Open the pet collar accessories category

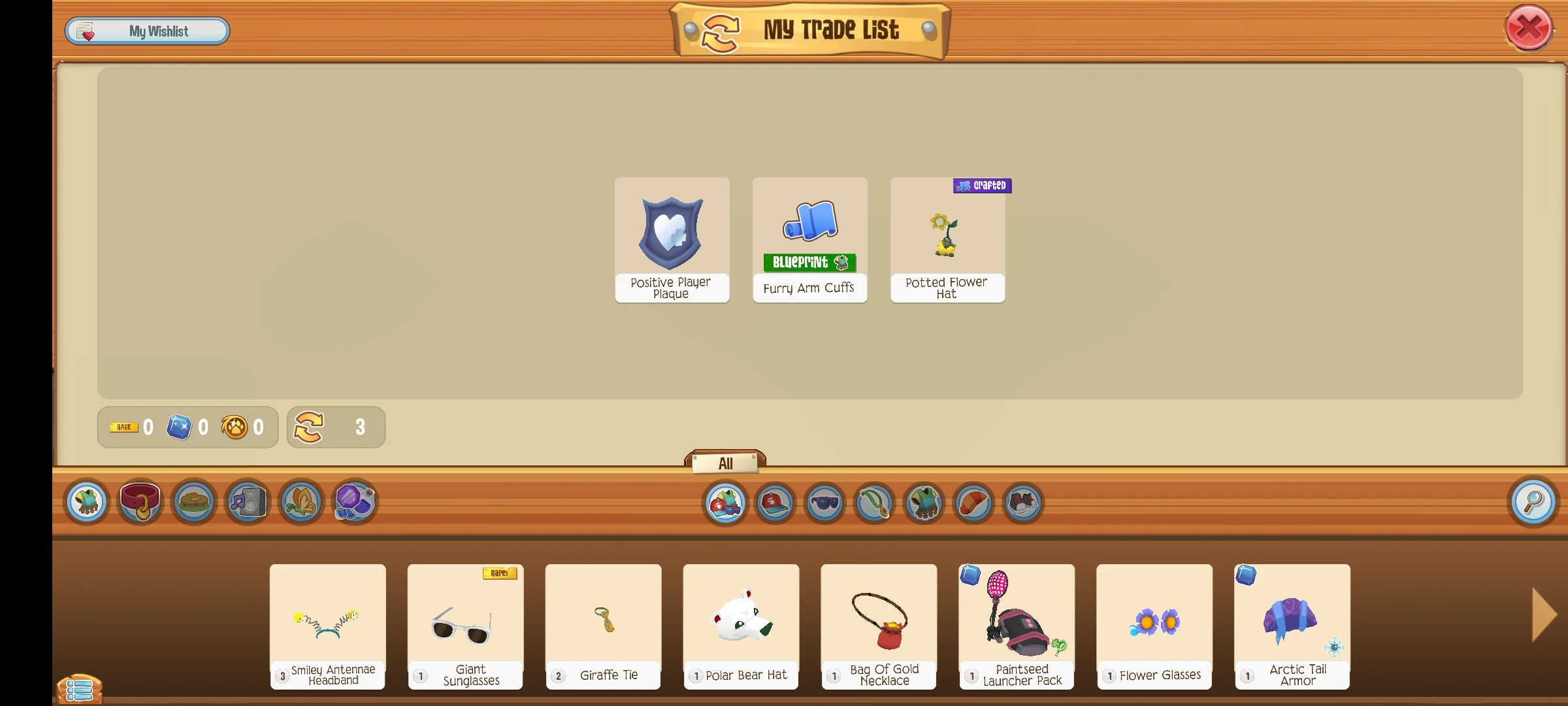[x=140, y=502]
